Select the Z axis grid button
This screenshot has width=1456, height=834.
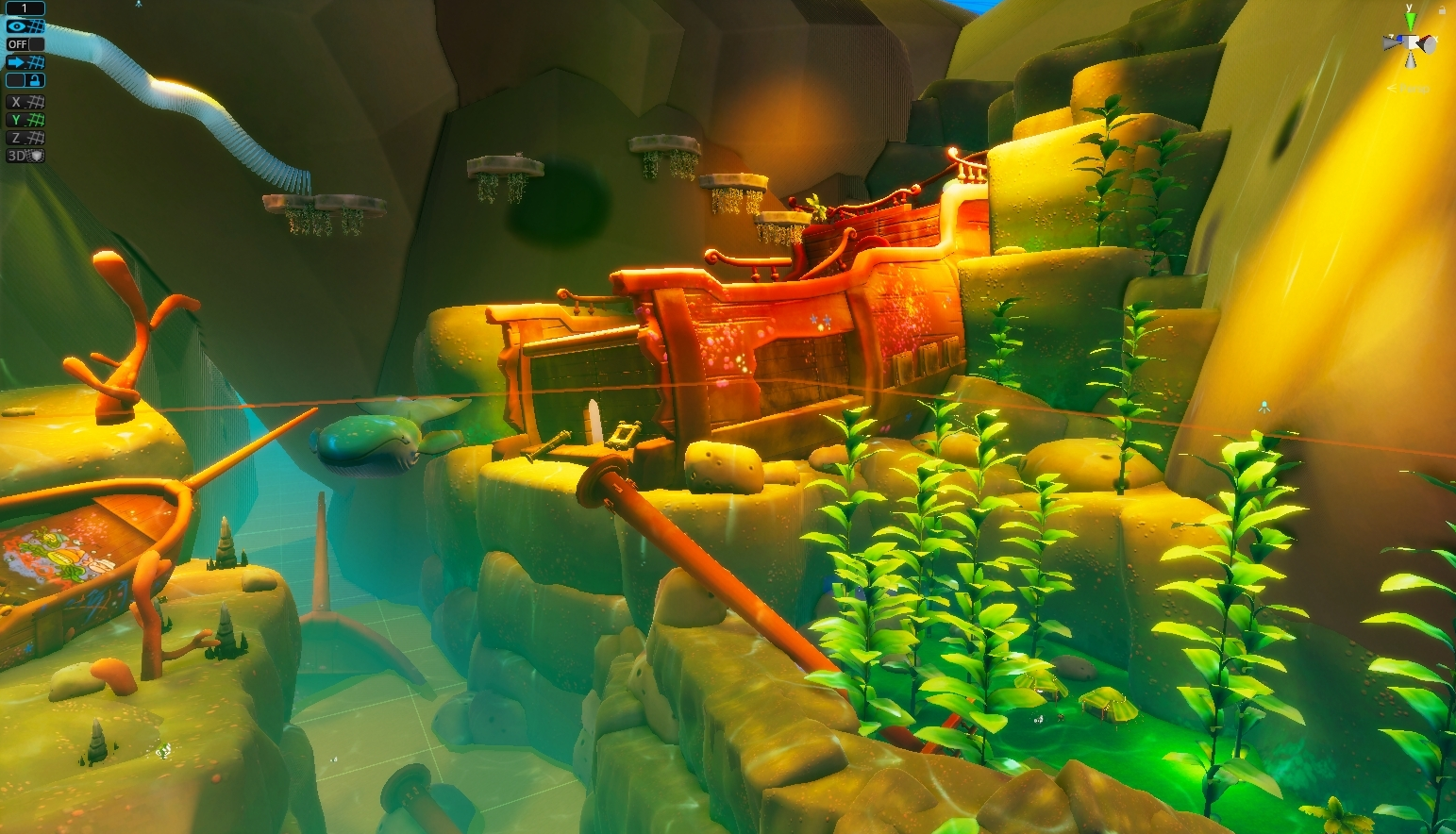pos(25,138)
